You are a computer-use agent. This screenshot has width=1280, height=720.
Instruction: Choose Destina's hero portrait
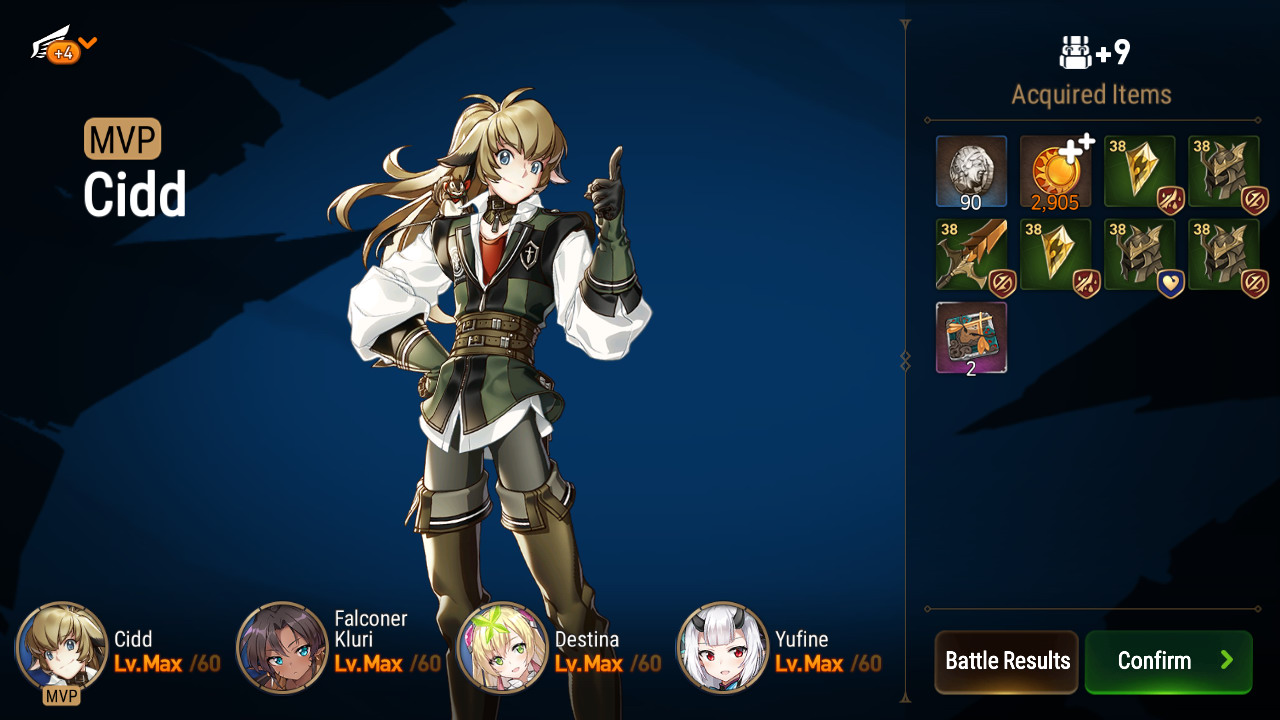(x=502, y=647)
